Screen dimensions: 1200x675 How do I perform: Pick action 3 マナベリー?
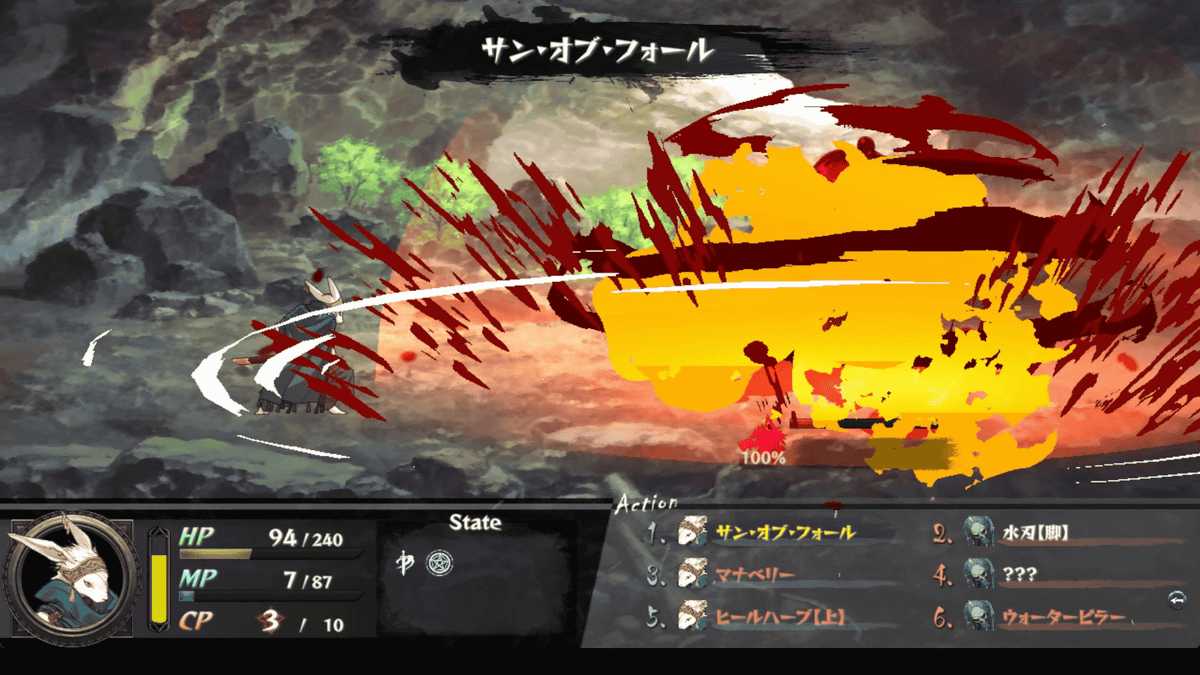[755, 575]
